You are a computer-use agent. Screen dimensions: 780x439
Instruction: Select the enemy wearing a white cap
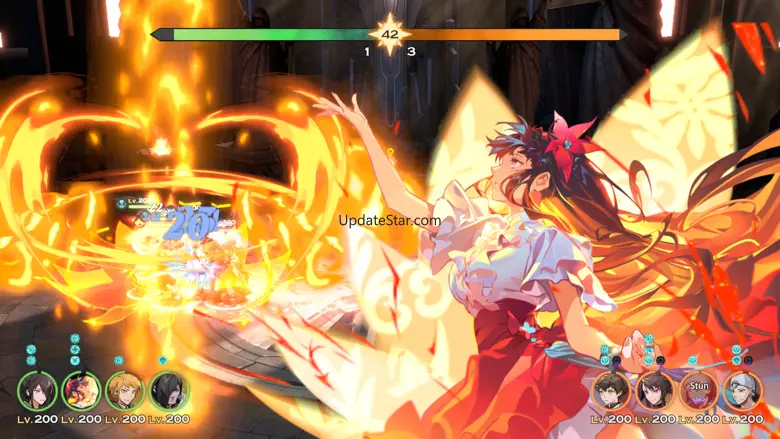point(742,390)
